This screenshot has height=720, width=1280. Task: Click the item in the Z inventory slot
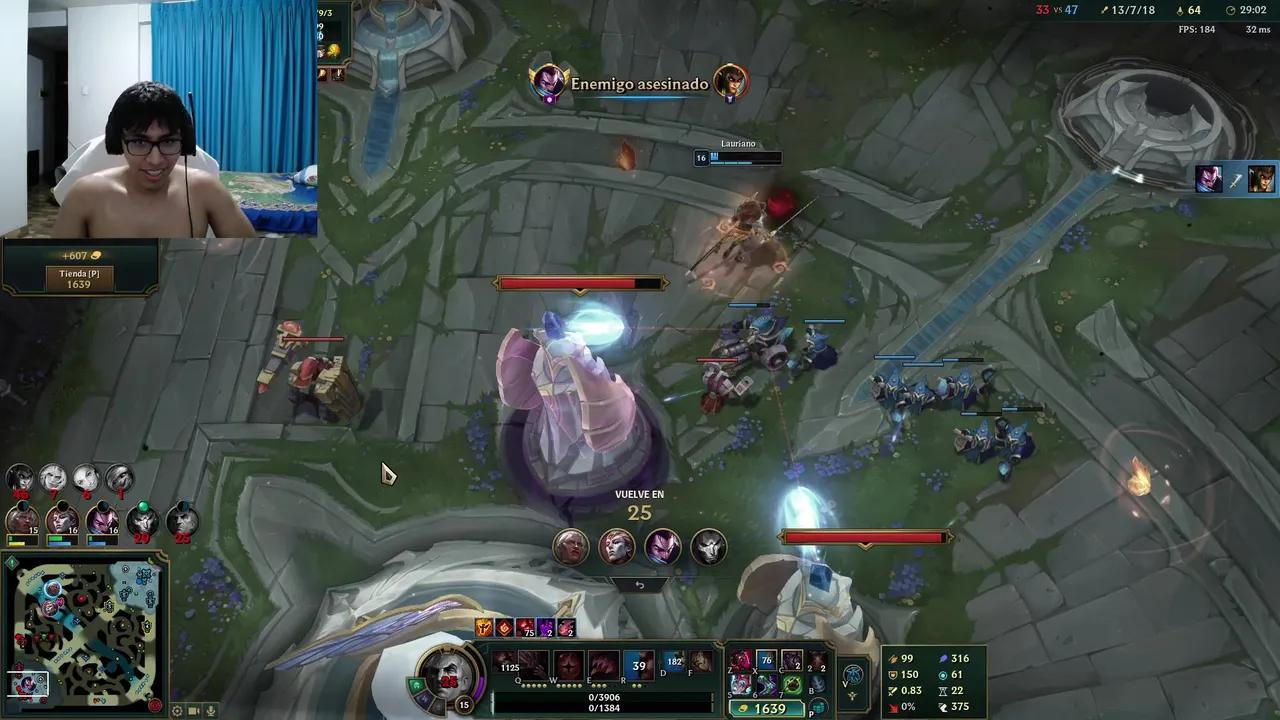[741, 658]
